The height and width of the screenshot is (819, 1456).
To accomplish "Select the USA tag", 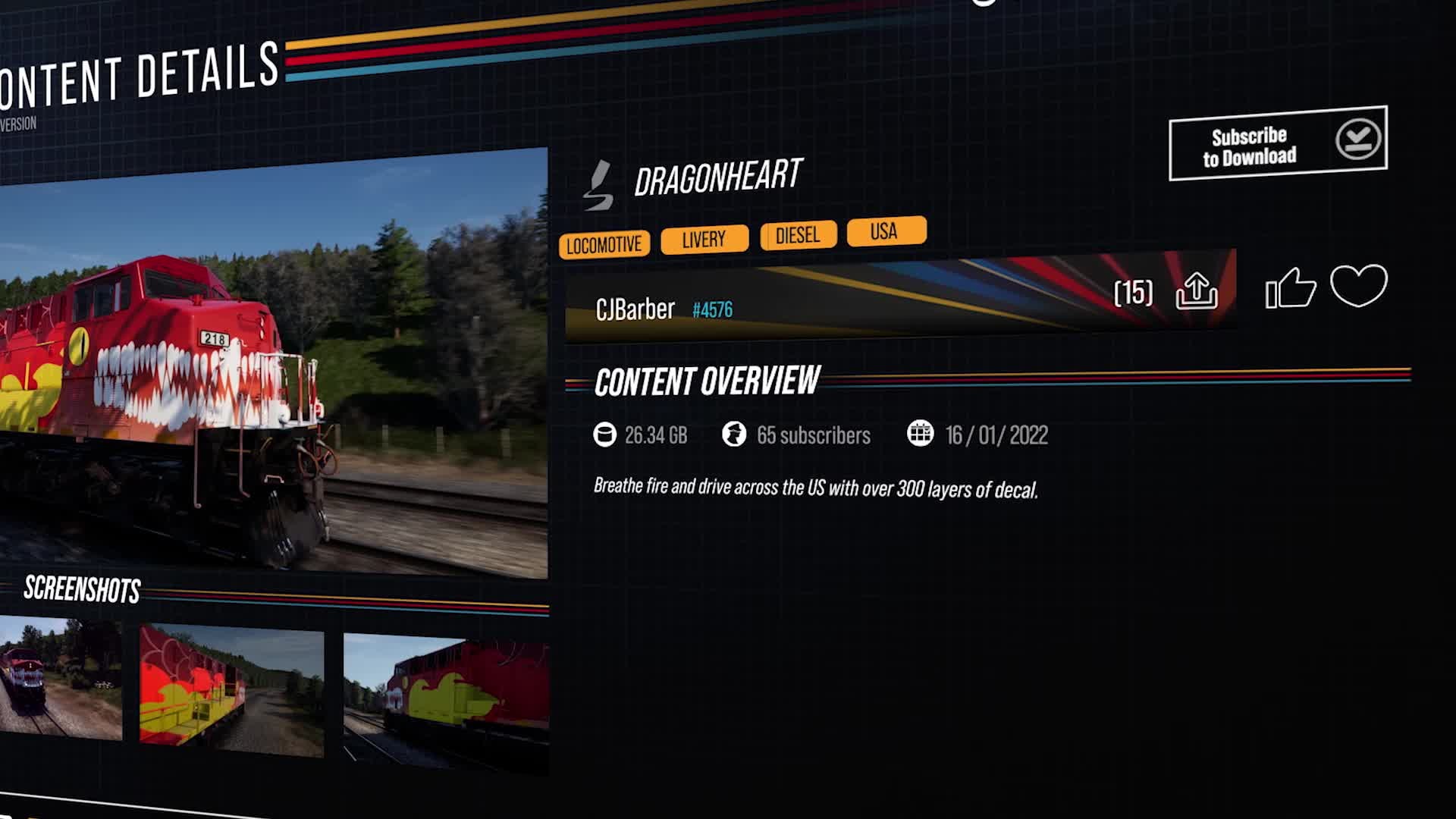I will 885,231.
